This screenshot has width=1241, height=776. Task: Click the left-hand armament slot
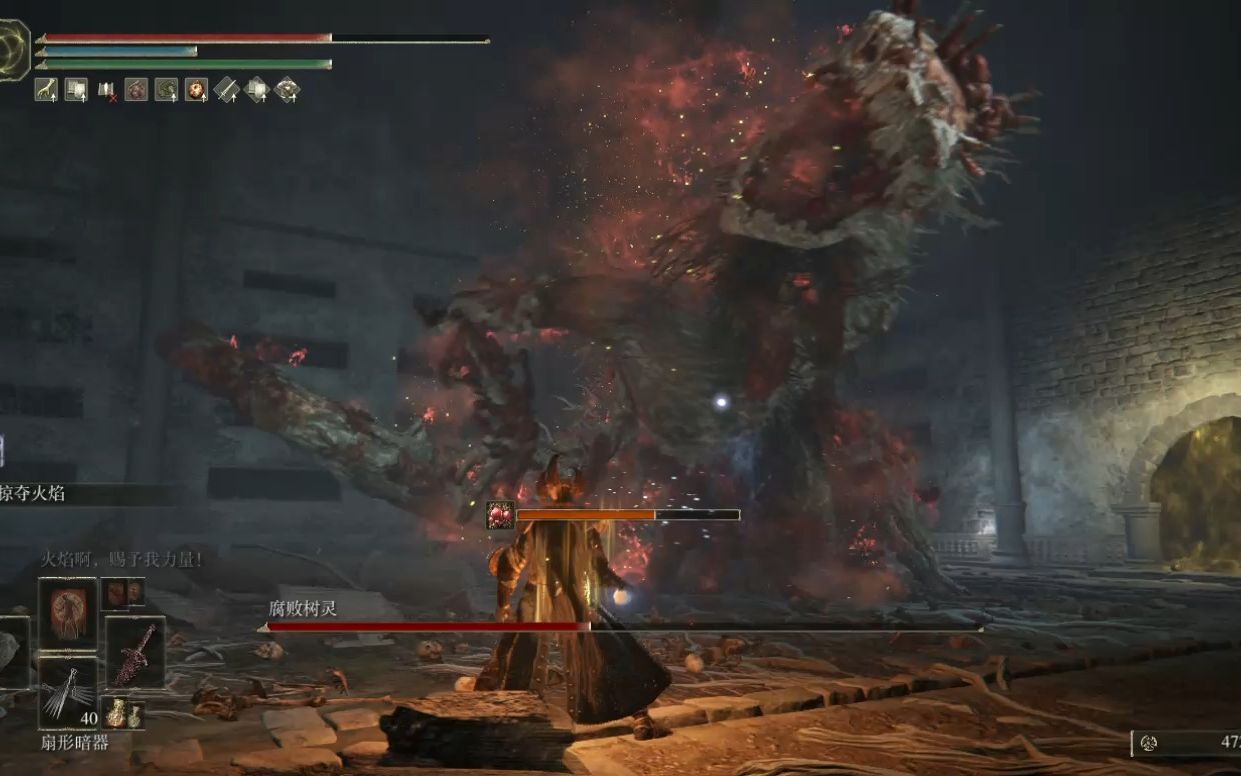tap(12, 652)
